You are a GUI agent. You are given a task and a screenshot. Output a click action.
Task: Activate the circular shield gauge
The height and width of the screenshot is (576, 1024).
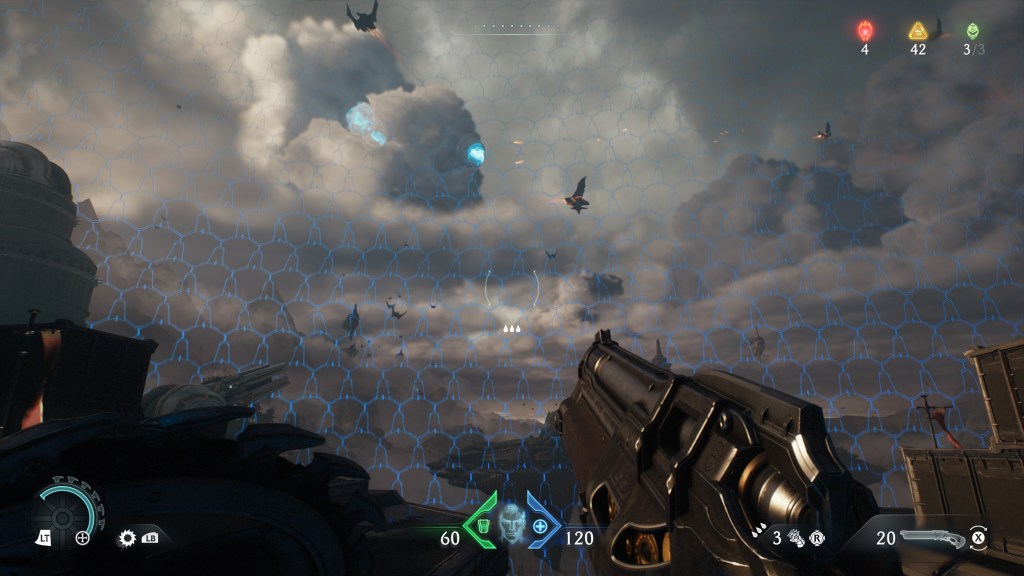tap(66, 508)
